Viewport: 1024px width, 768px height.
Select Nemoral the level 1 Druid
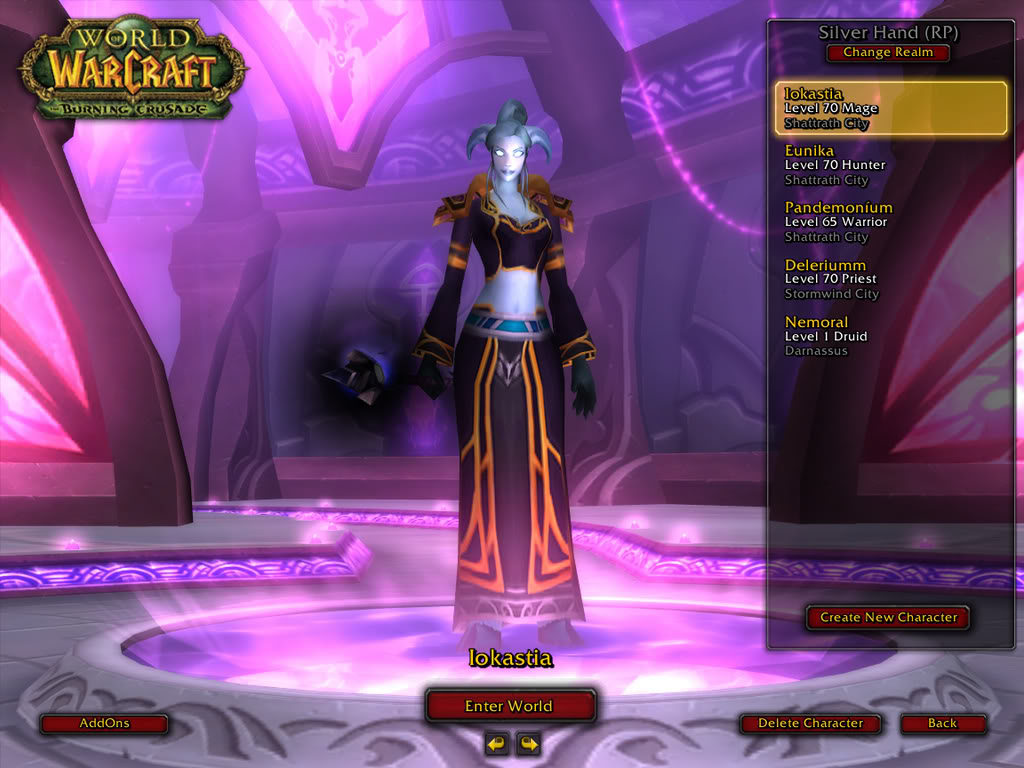coord(890,336)
